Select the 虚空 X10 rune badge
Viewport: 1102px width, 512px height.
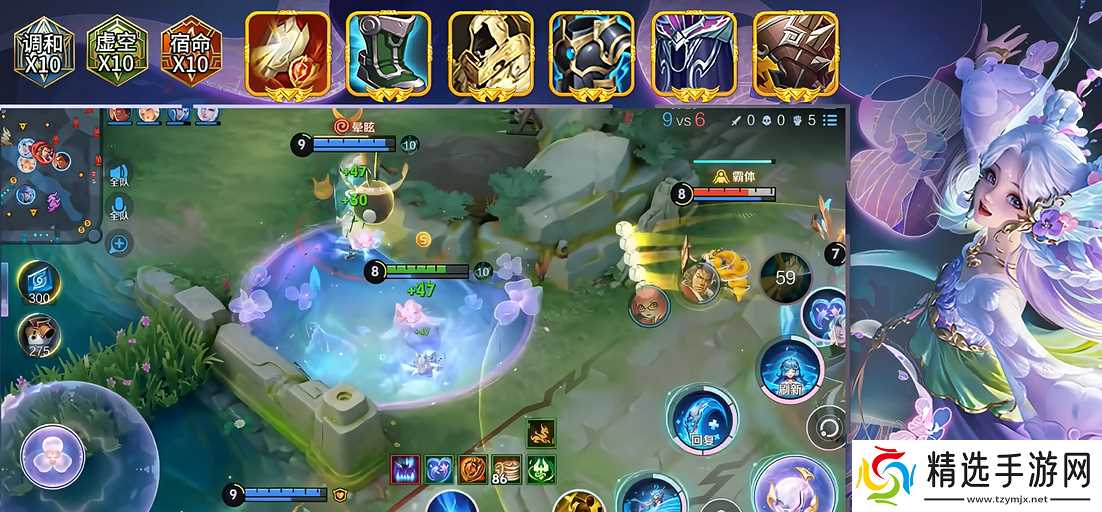117,50
